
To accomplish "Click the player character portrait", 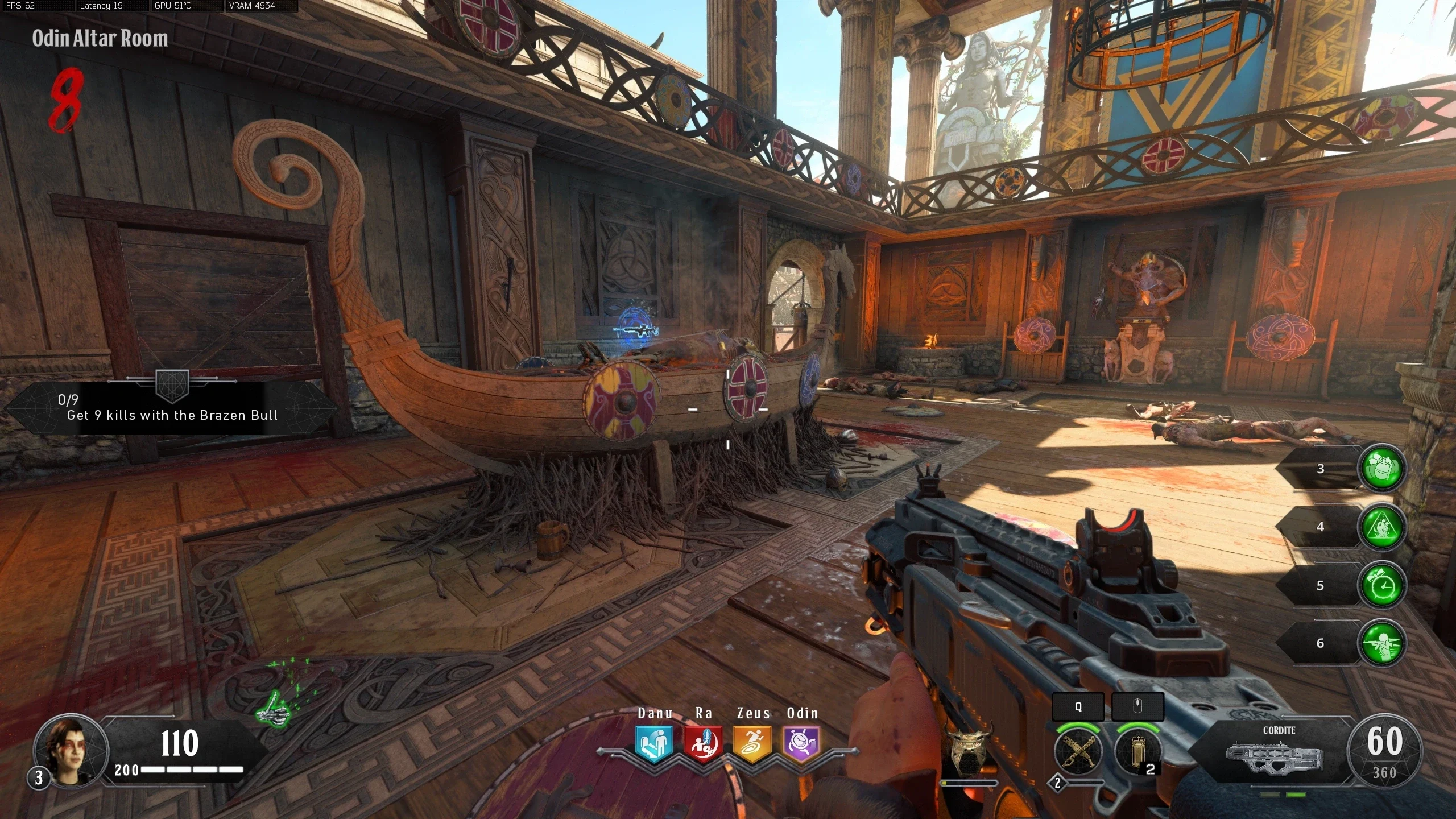I will (71, 748).
